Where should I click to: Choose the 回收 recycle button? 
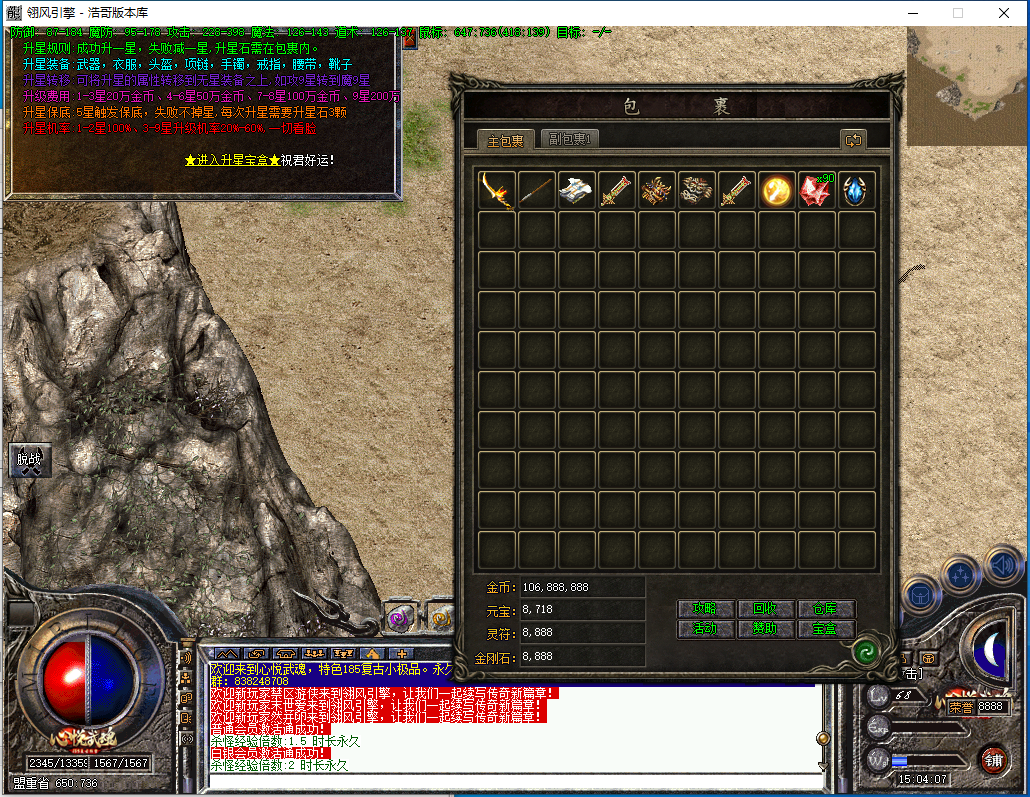coord(765,609)
